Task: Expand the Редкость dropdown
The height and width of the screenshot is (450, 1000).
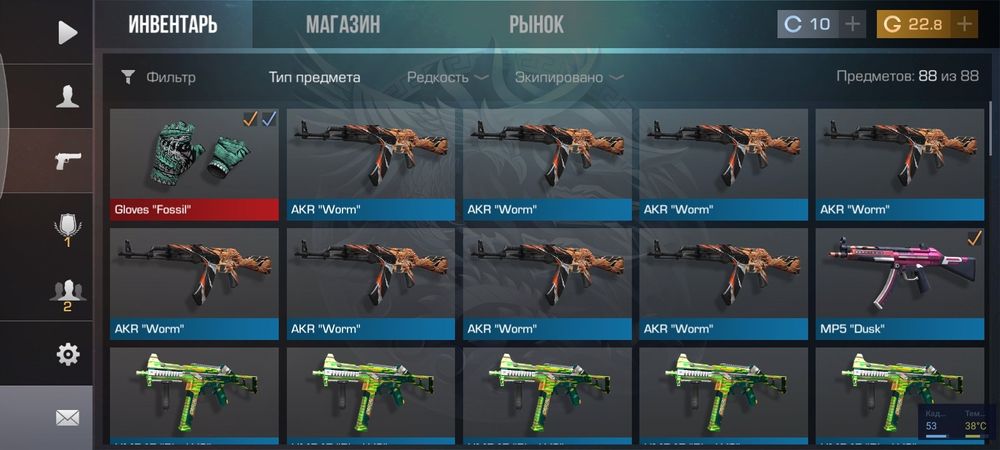Action: (x=447, y=77)
